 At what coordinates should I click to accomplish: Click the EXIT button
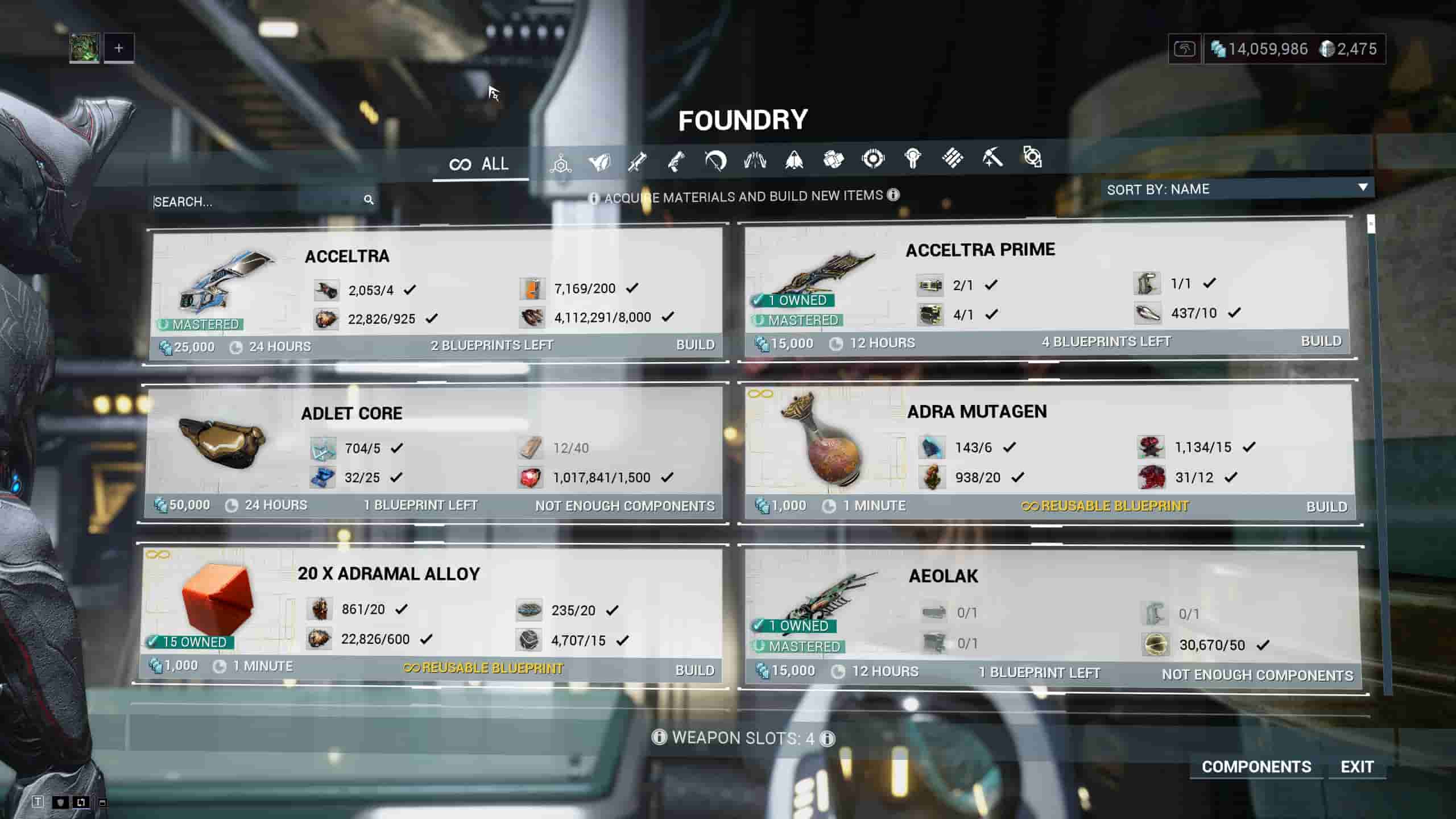tap(1357, 767)
